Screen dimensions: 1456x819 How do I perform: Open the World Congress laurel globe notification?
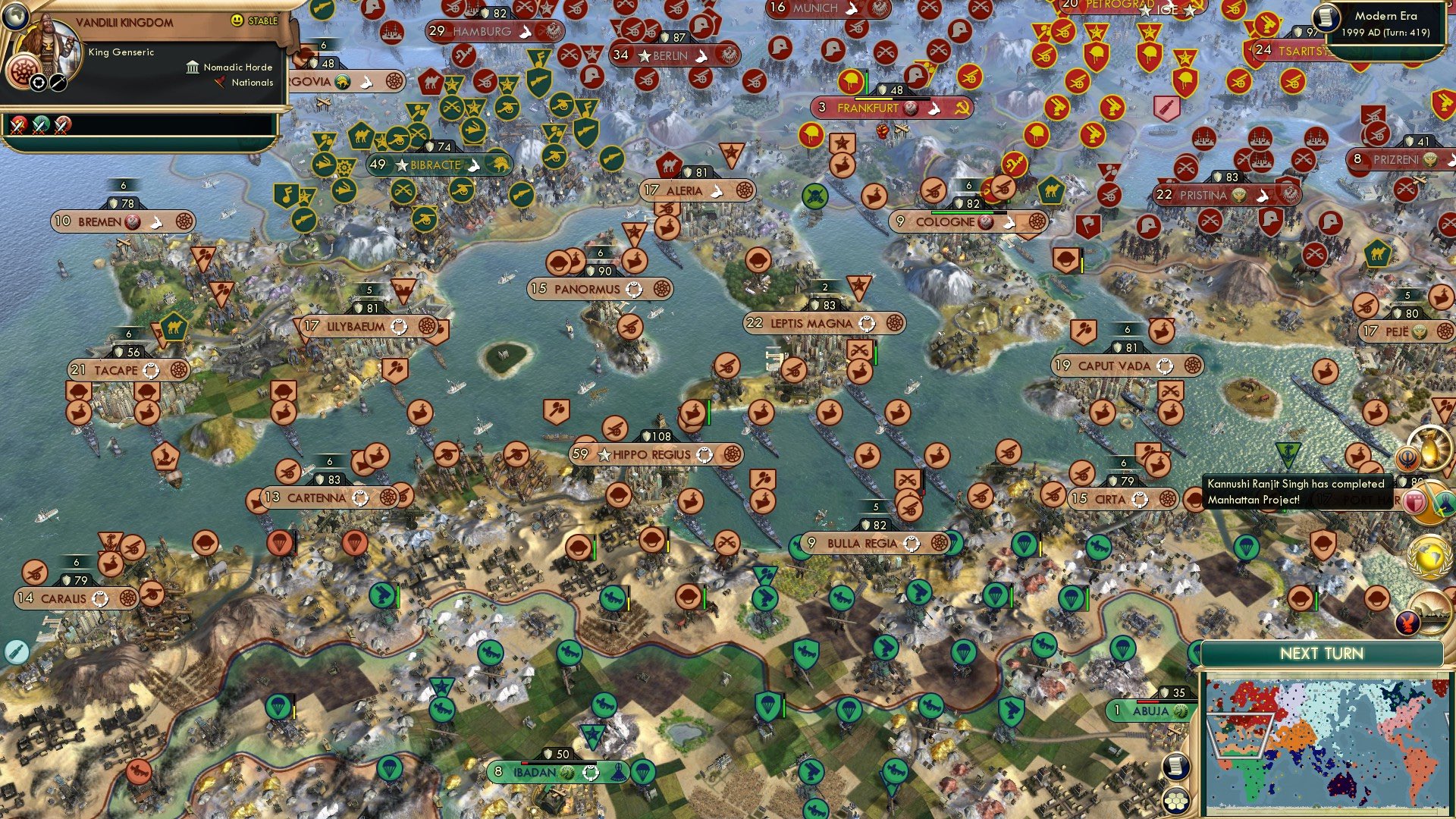click(1429, 556)
